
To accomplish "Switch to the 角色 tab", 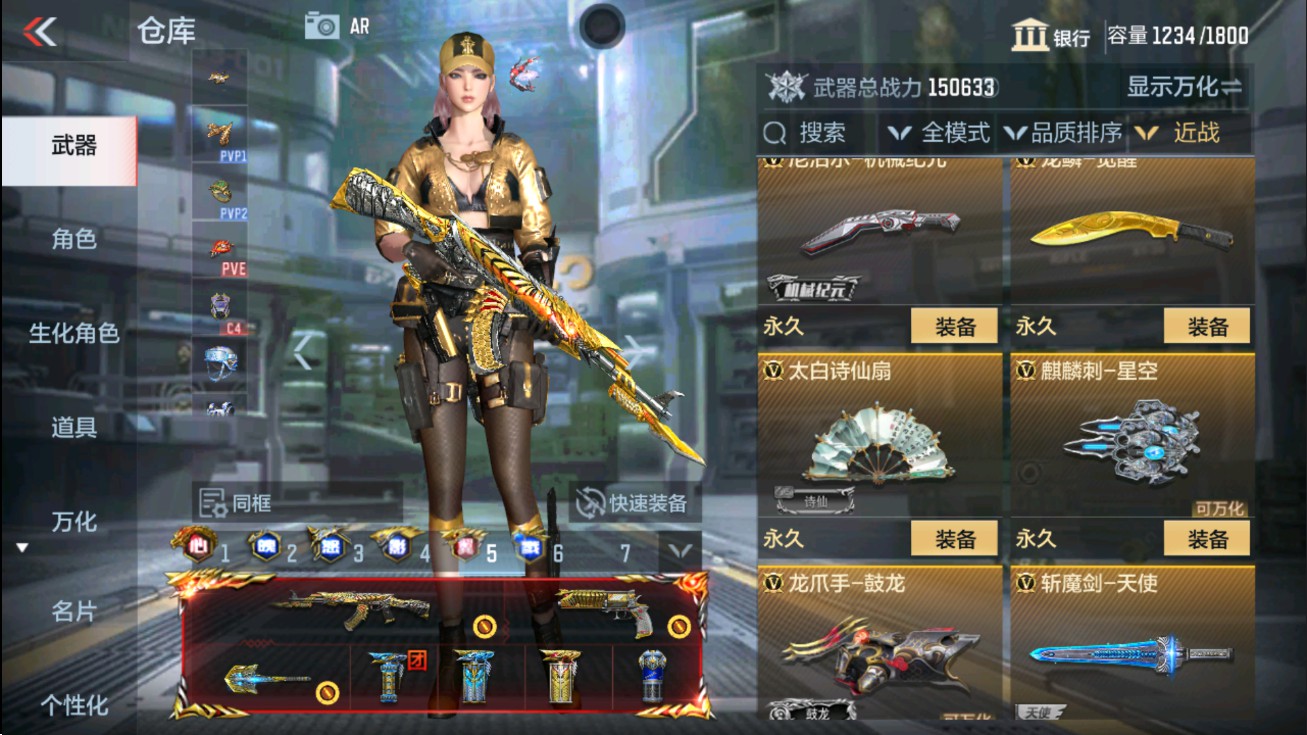I will point(76,240).
